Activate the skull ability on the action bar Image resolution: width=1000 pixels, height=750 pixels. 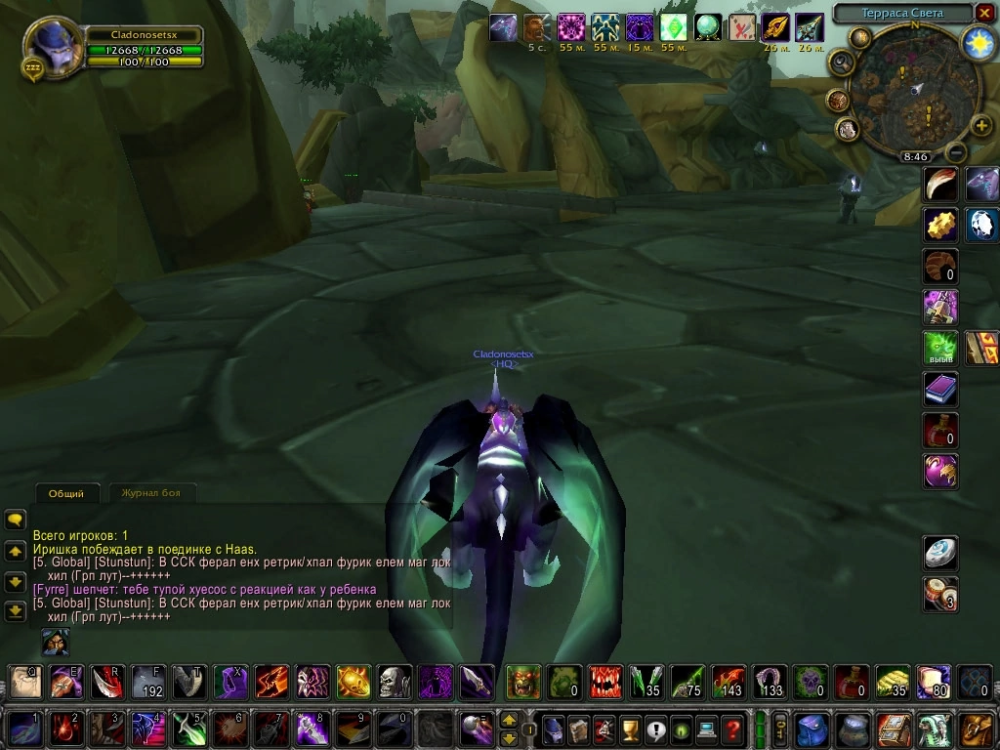[394, 682]
